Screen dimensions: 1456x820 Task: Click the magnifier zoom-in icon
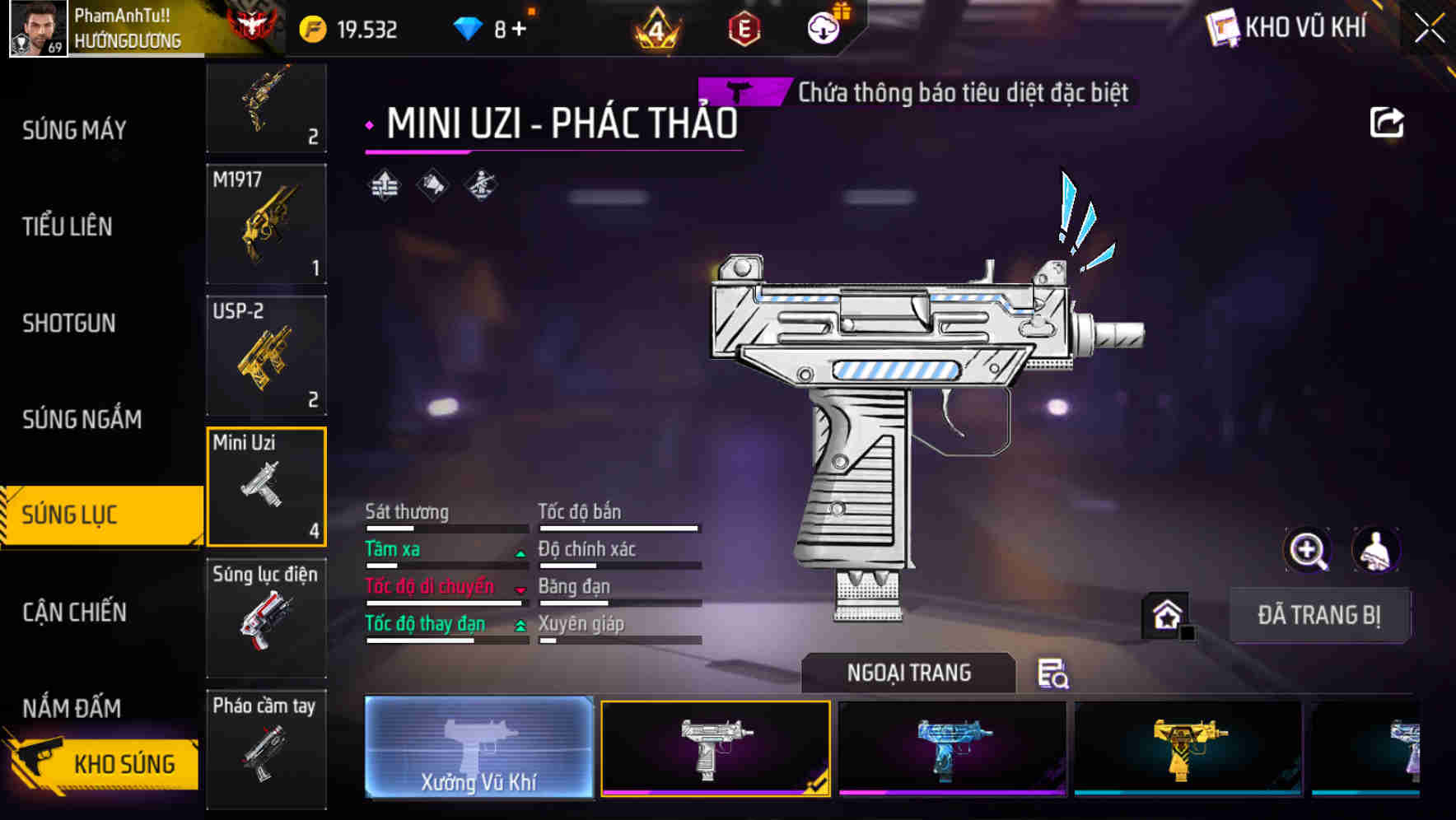[1308, 550]
